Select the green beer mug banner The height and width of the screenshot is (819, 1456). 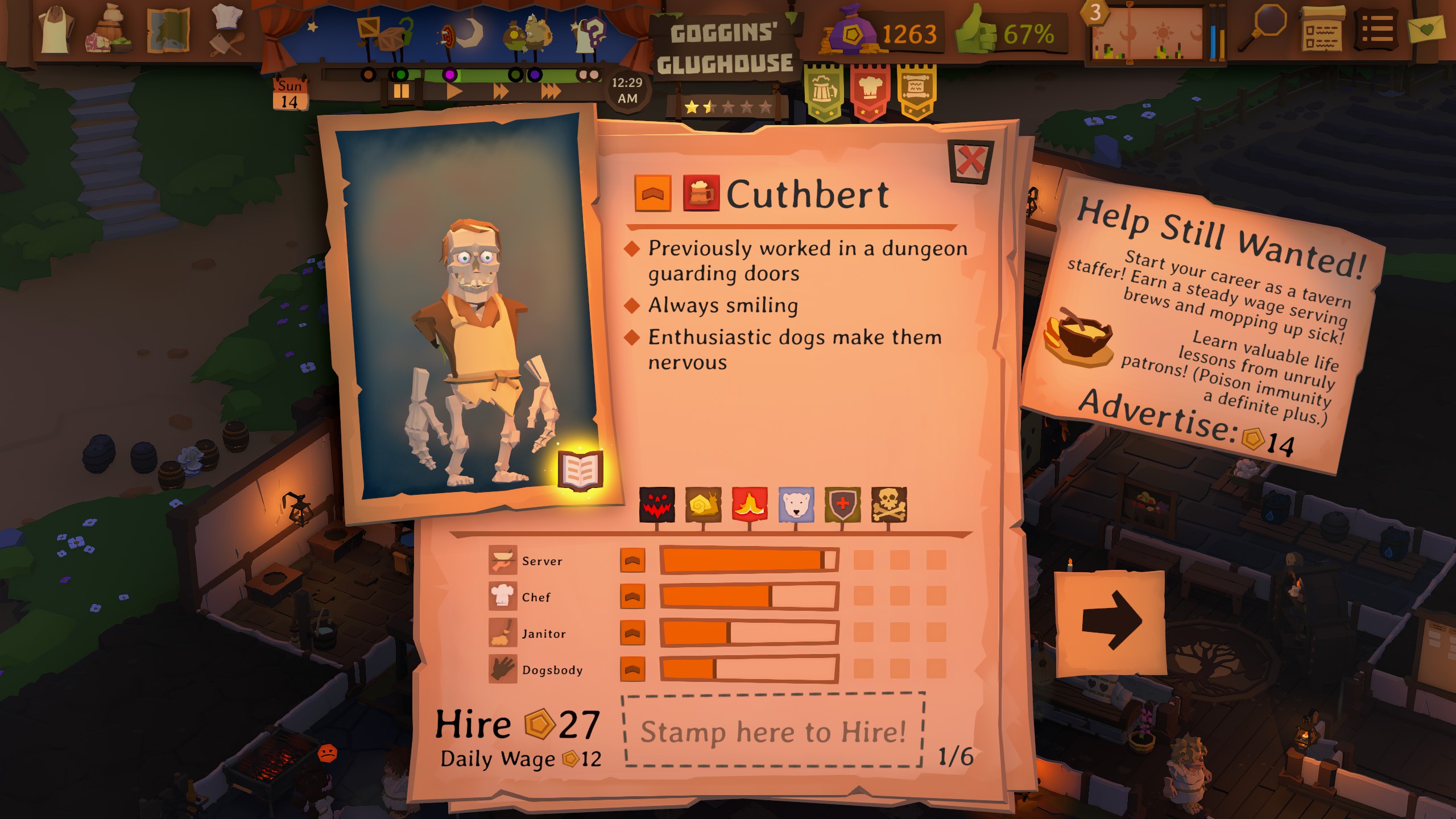point(824,91)
